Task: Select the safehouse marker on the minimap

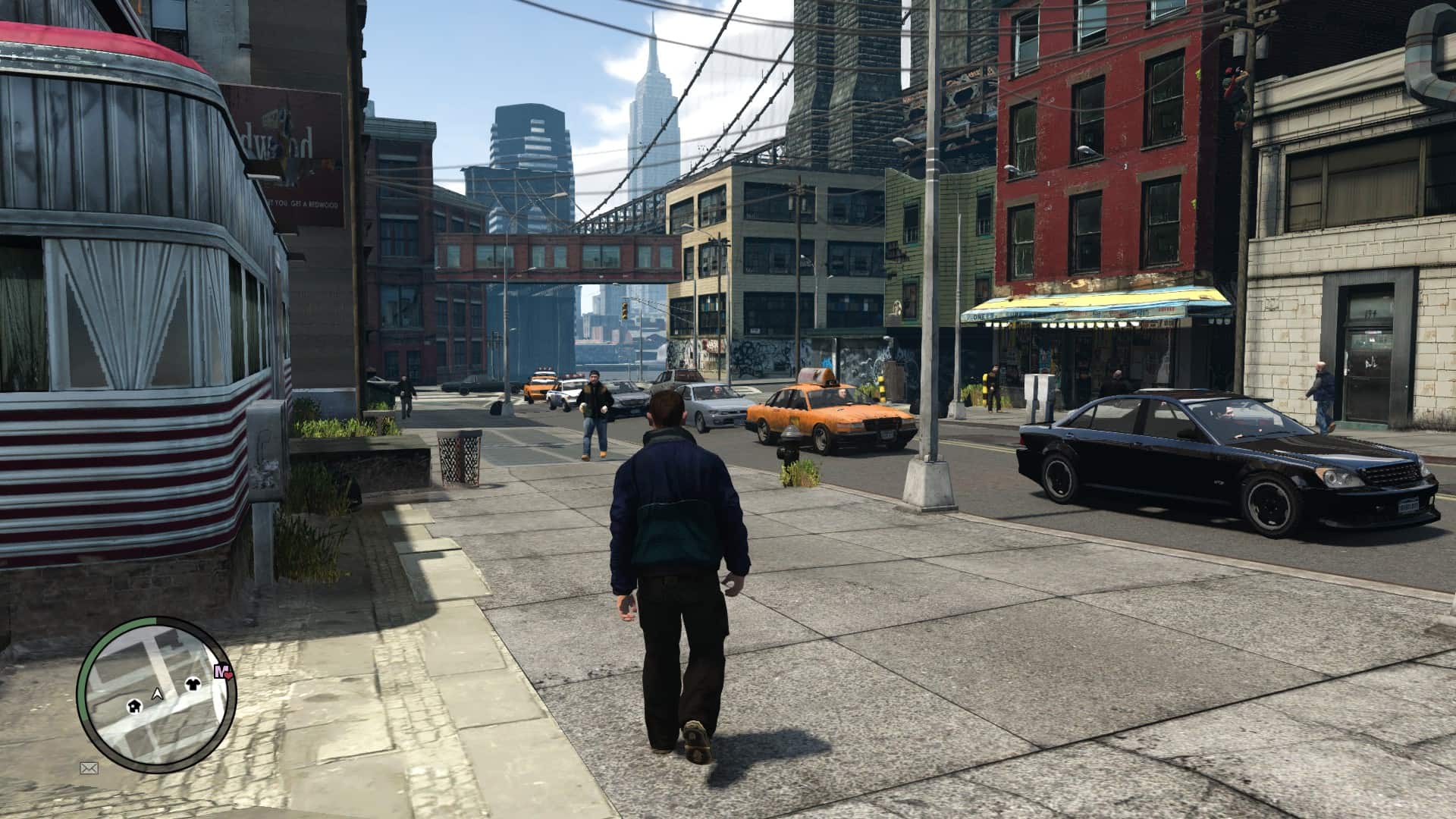Action: 135,706
